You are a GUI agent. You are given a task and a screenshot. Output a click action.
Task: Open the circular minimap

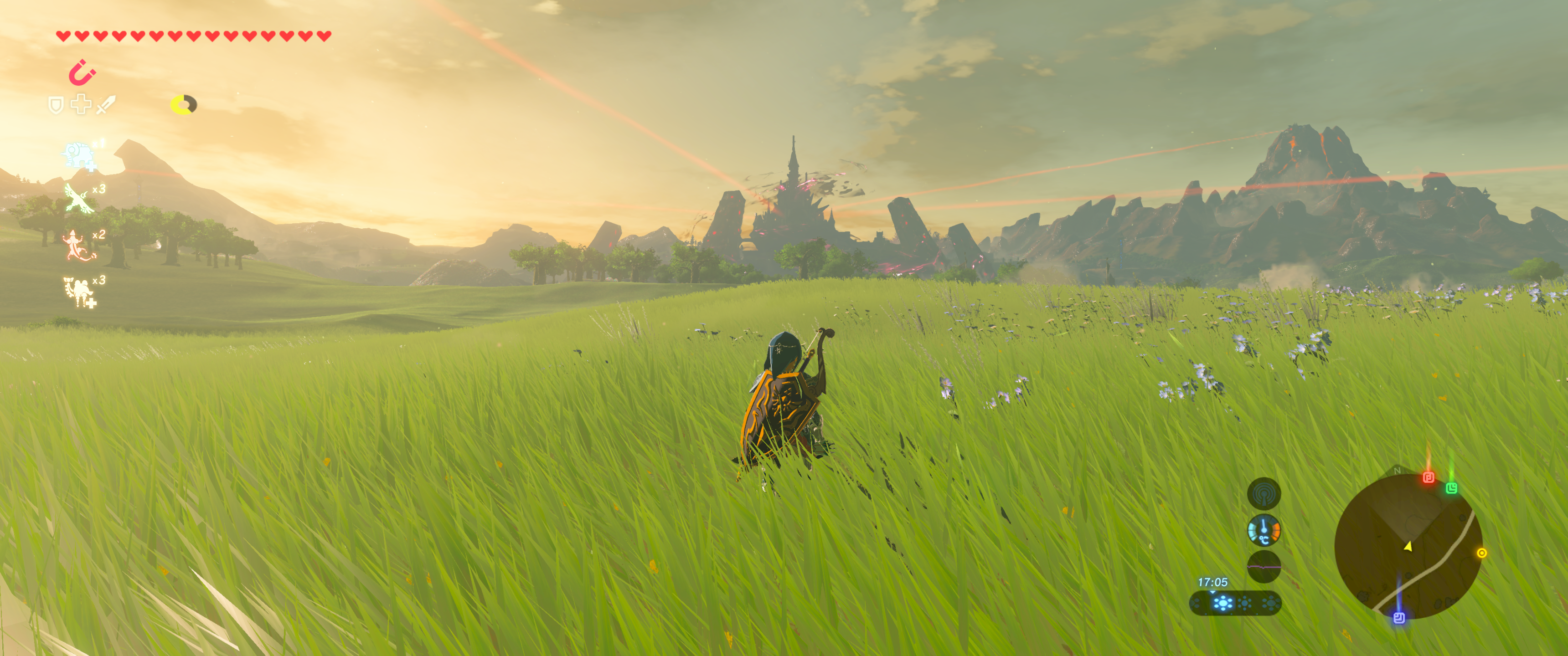tap(1407, 546)
